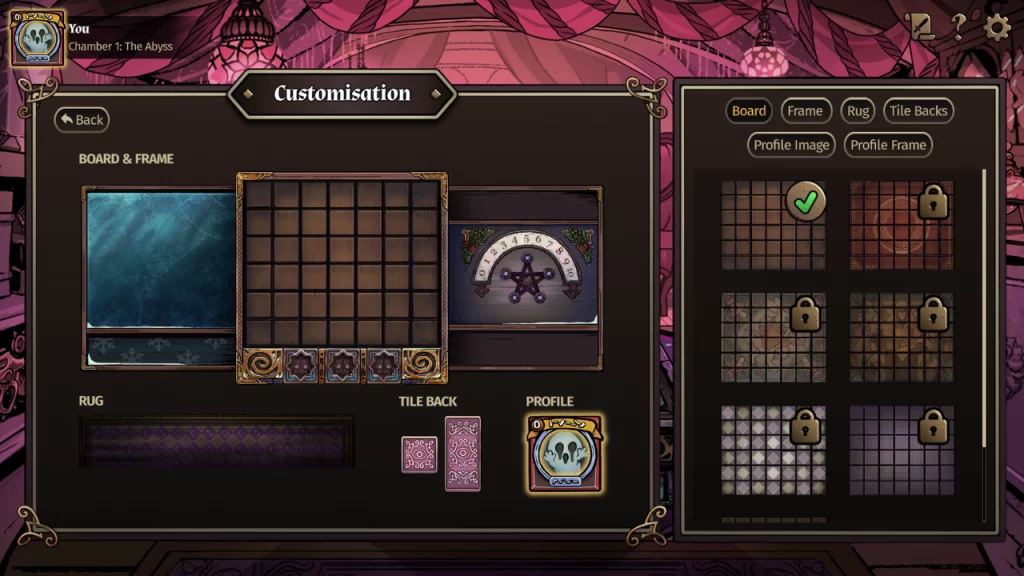Show the Tile Backs options
The image size is (1024, 576).
coord(918,111)
